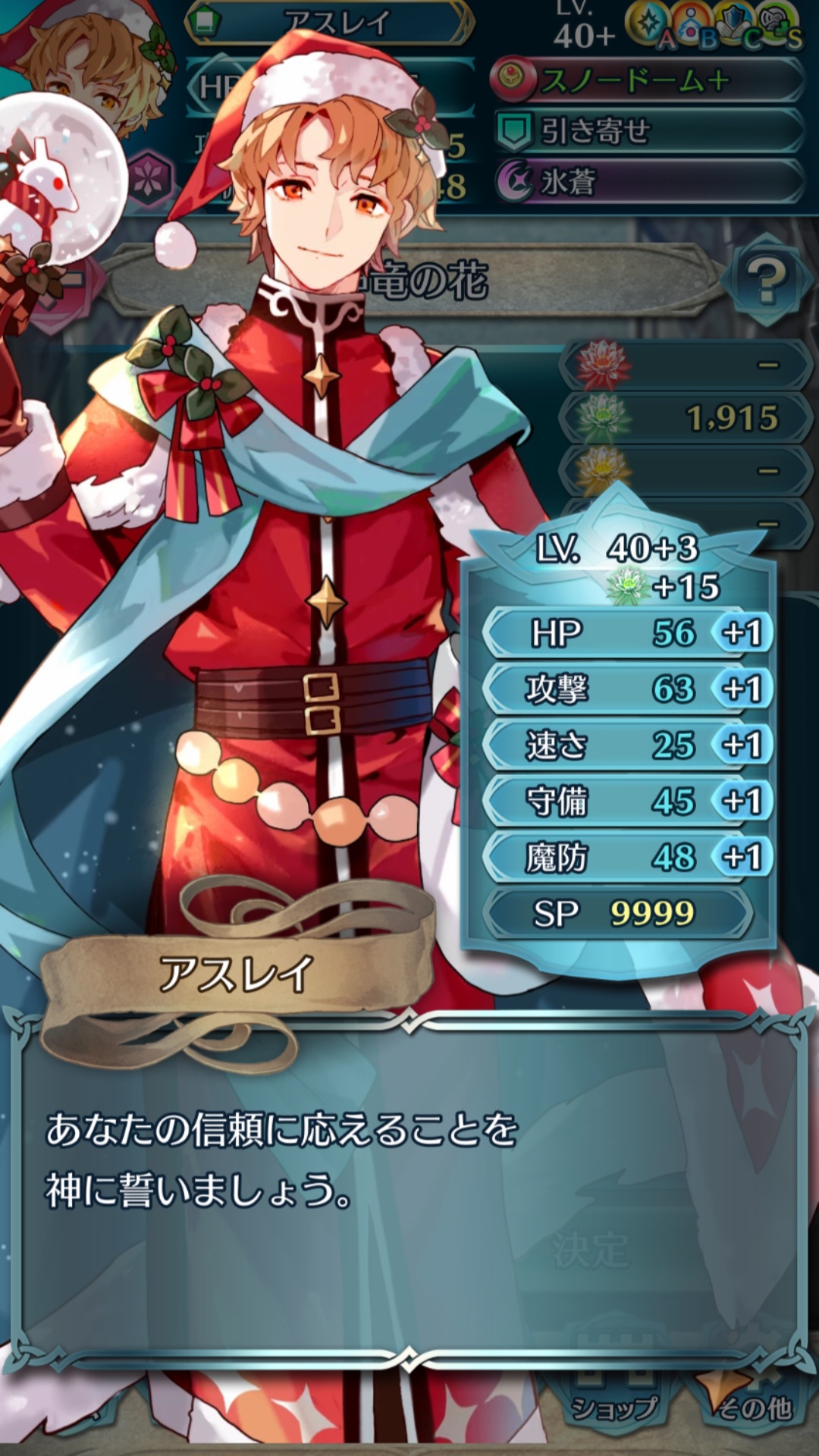819x1456 pixels.
Task: Open the ショップ shop menu
Action: tap(614, 1405)
